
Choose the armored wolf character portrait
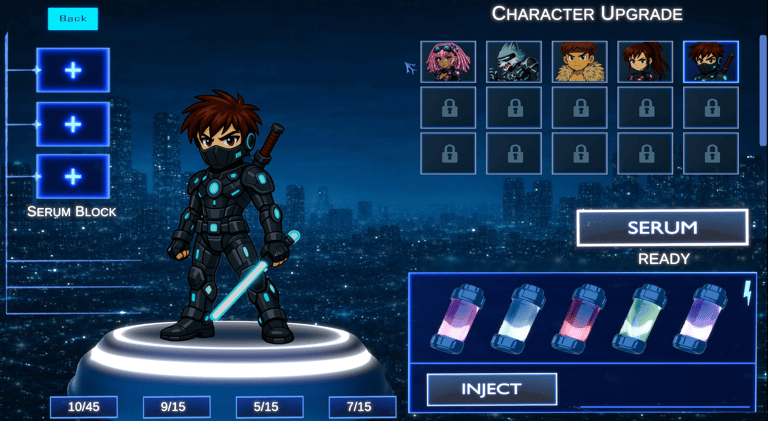tap(514, 62)
